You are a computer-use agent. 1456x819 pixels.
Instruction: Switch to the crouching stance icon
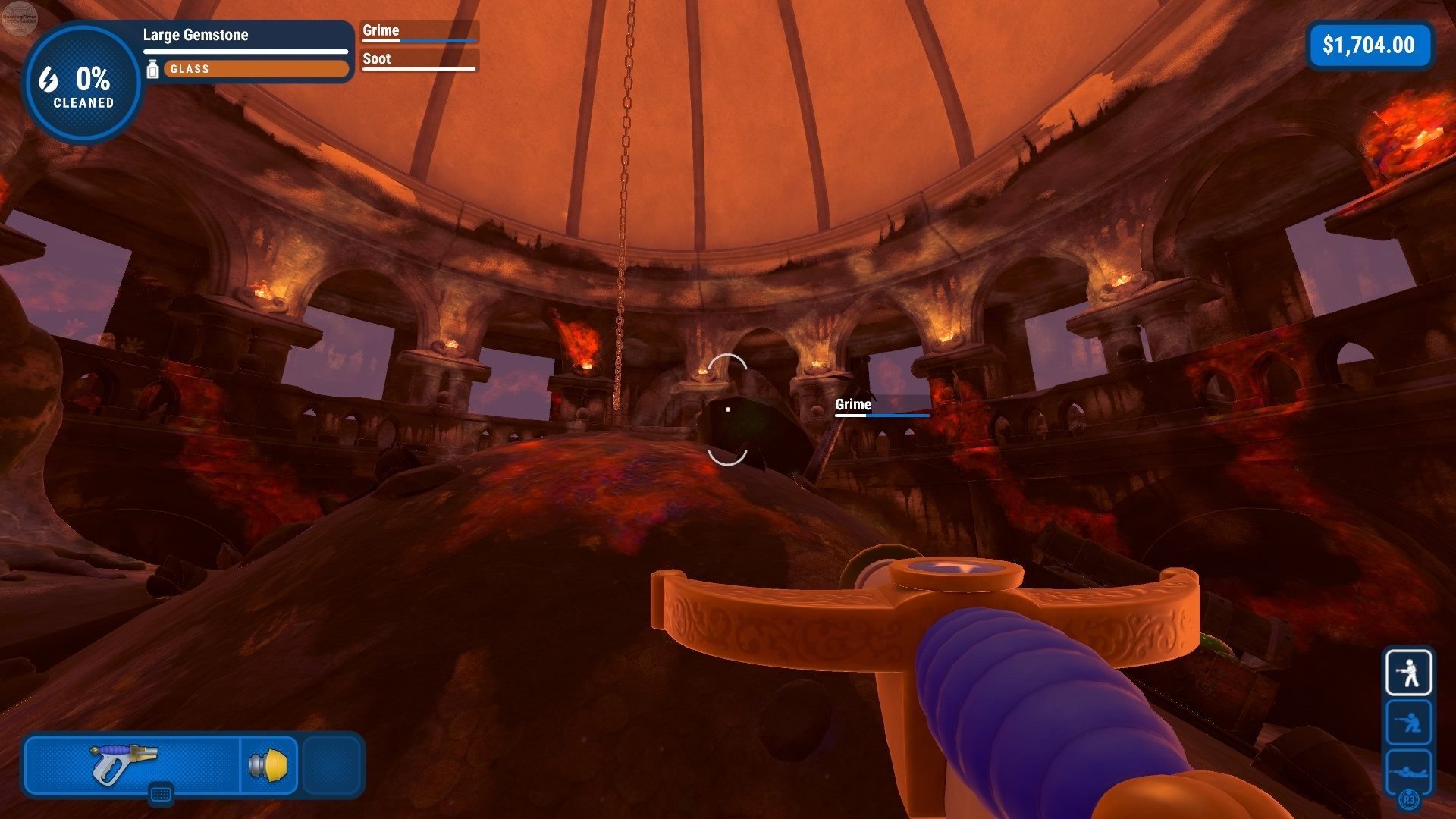(x=1408, y=722)
